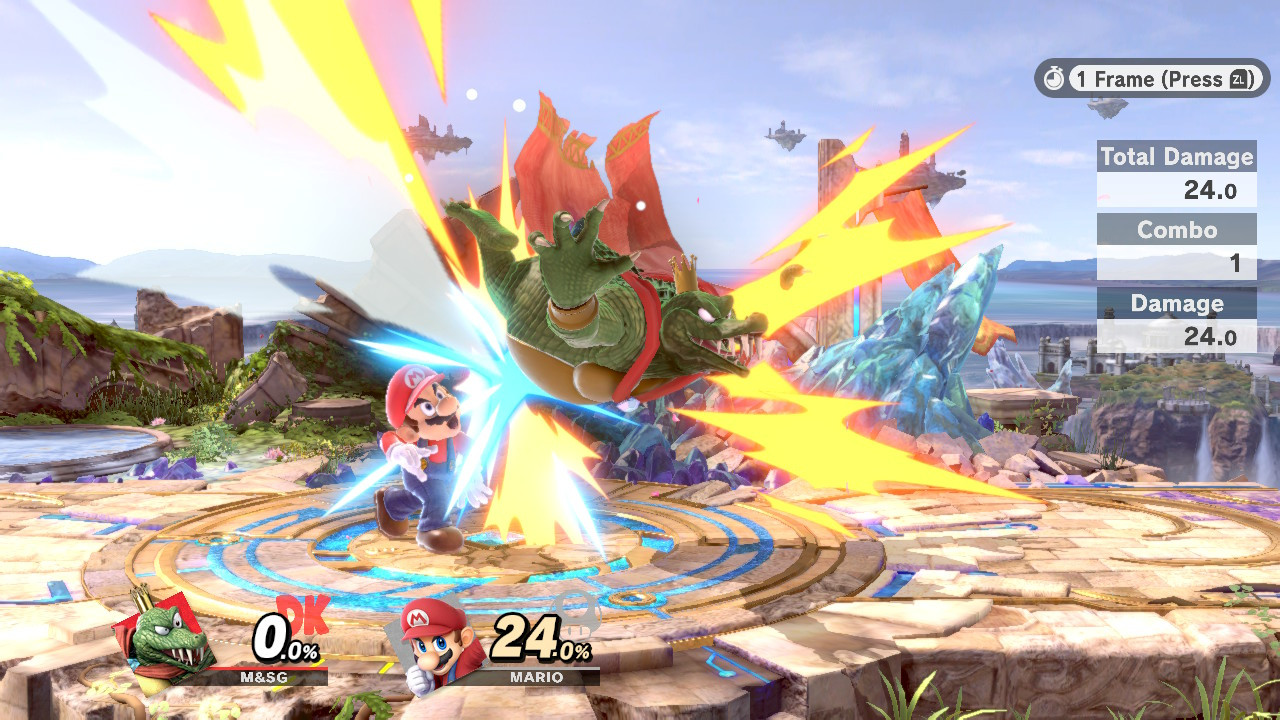
Task: Collapse the Combo panel showing 1
Action: tap(1176, 230)
